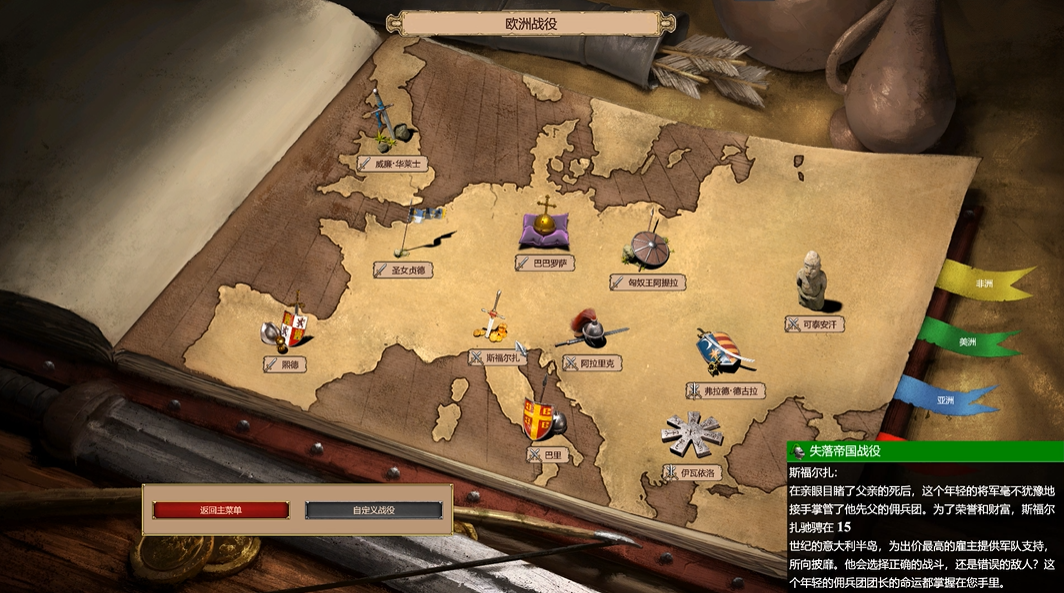Choose the 圣女贞德 campaign
The height and width of the screenshot is (593, 1064).
point(408,269)
